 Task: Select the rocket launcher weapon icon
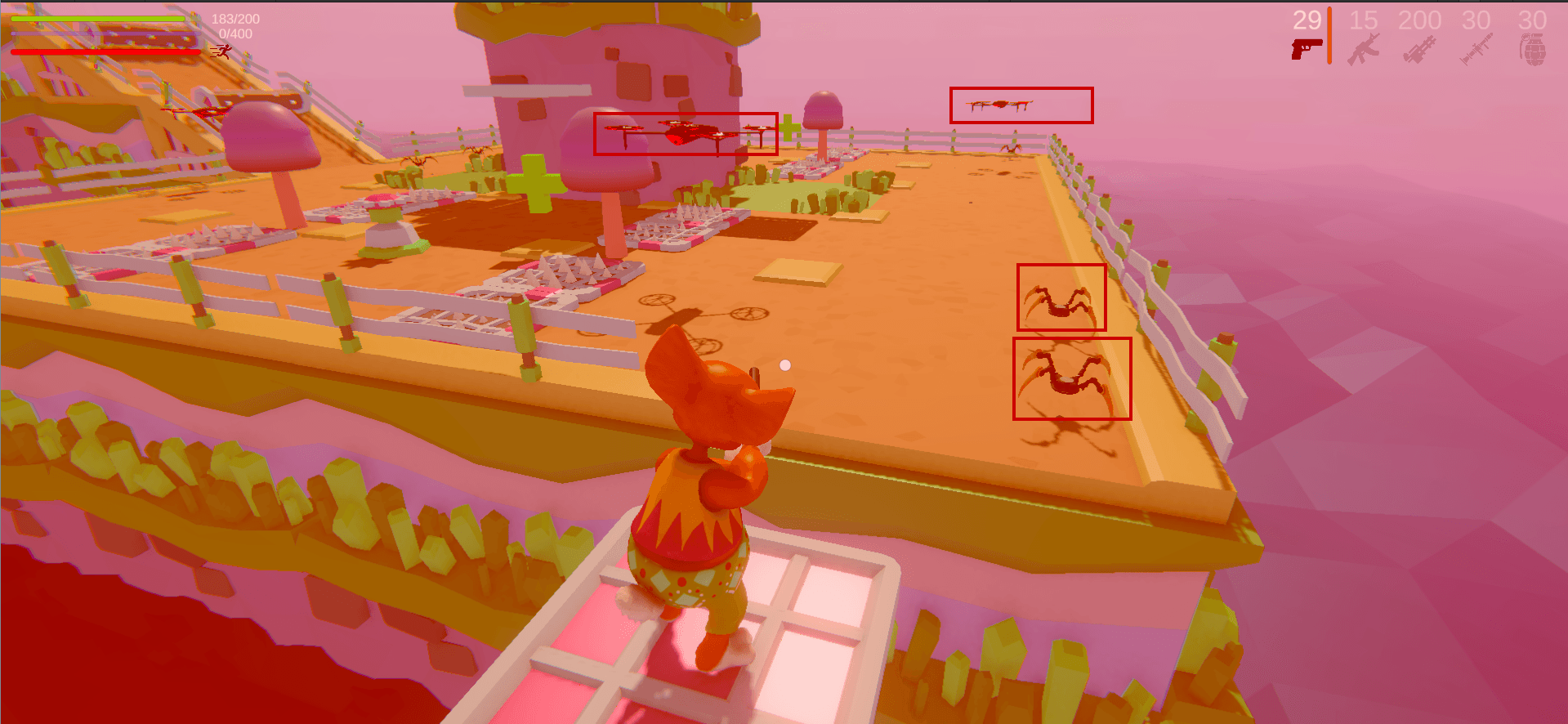coord(1476,47)
